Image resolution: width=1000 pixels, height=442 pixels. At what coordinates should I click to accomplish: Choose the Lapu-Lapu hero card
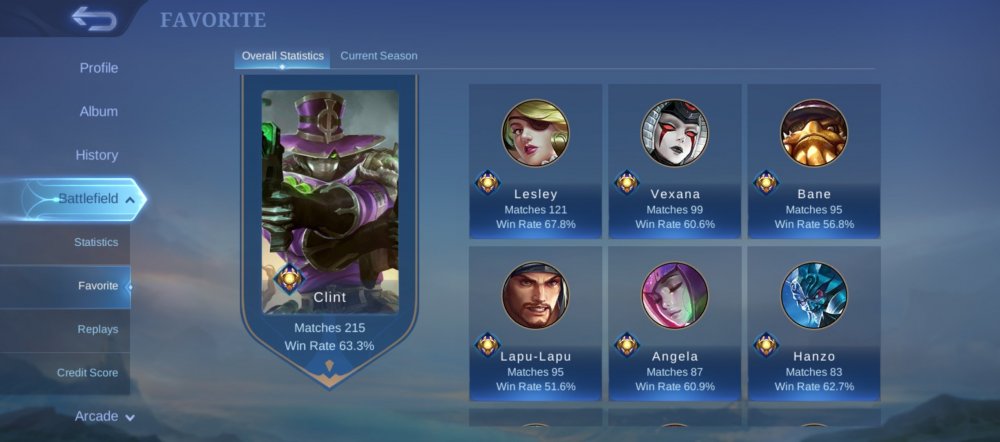(x=535, y=324)
